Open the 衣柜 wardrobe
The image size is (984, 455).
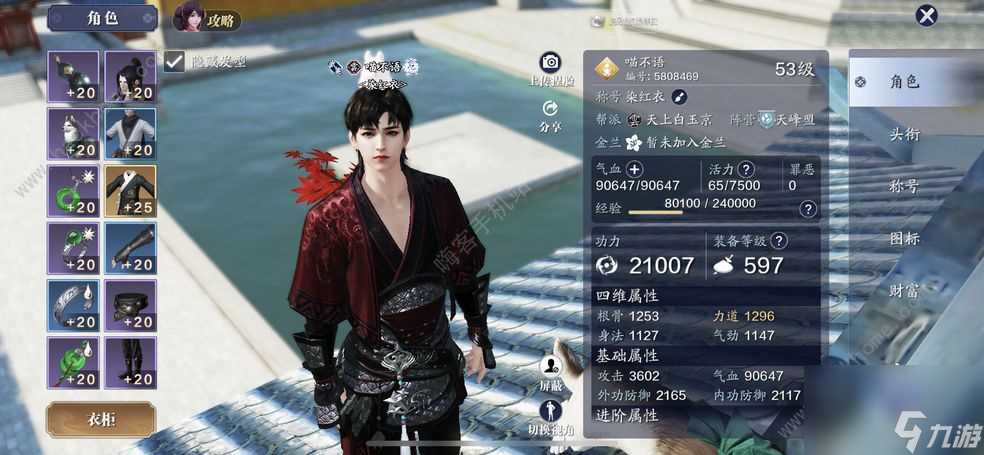tap(100, 419)
